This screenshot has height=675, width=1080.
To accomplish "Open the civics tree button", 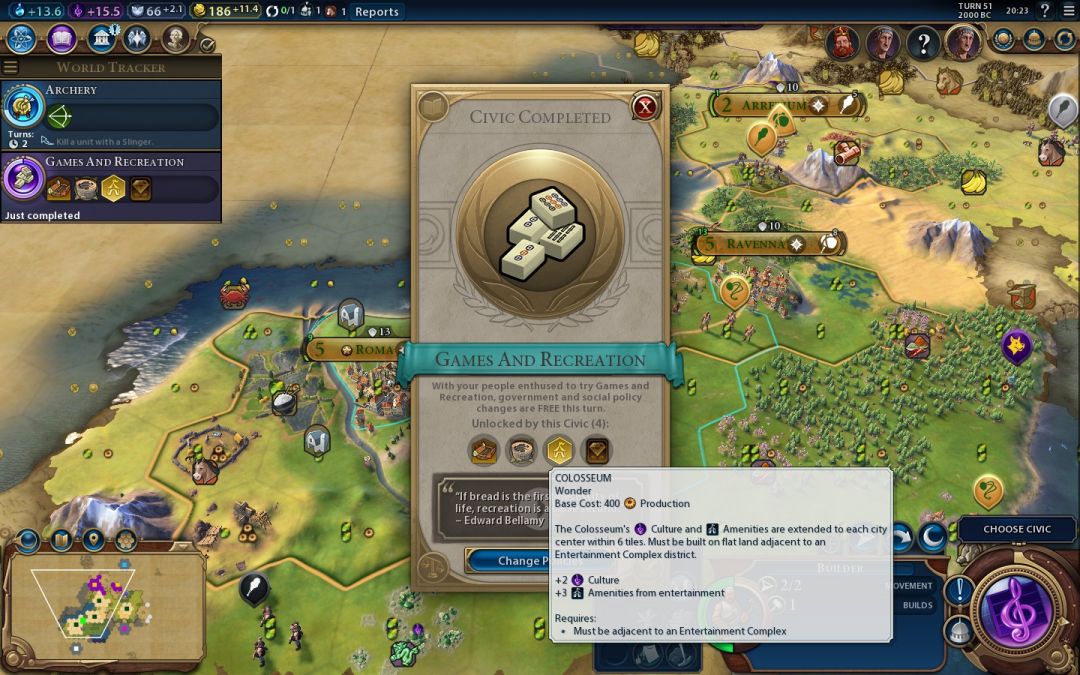I will 61,39.
